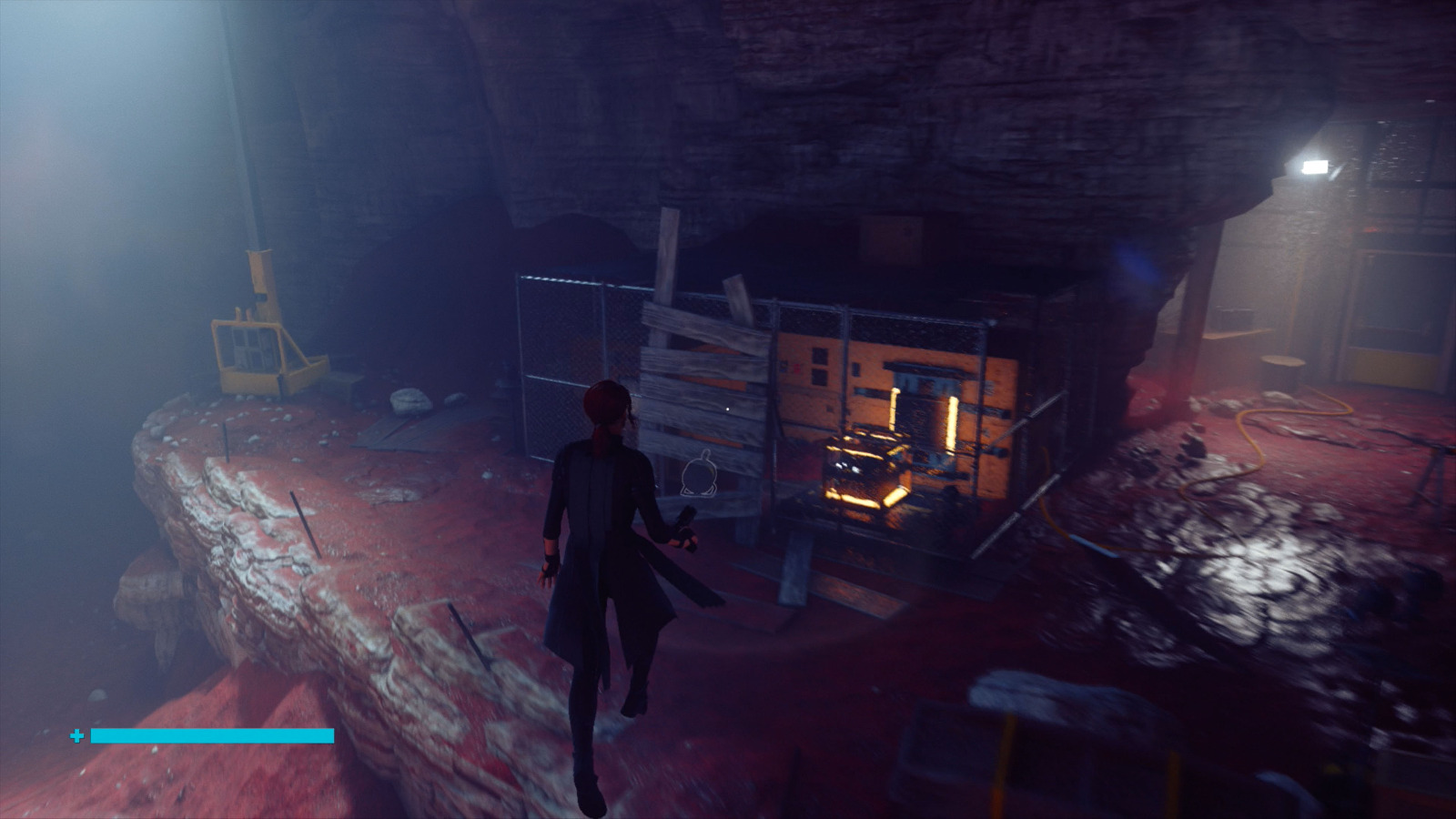Click the health plus icon in HUD
Screen dimensions: 1456x819
click(x=76, y=733)
